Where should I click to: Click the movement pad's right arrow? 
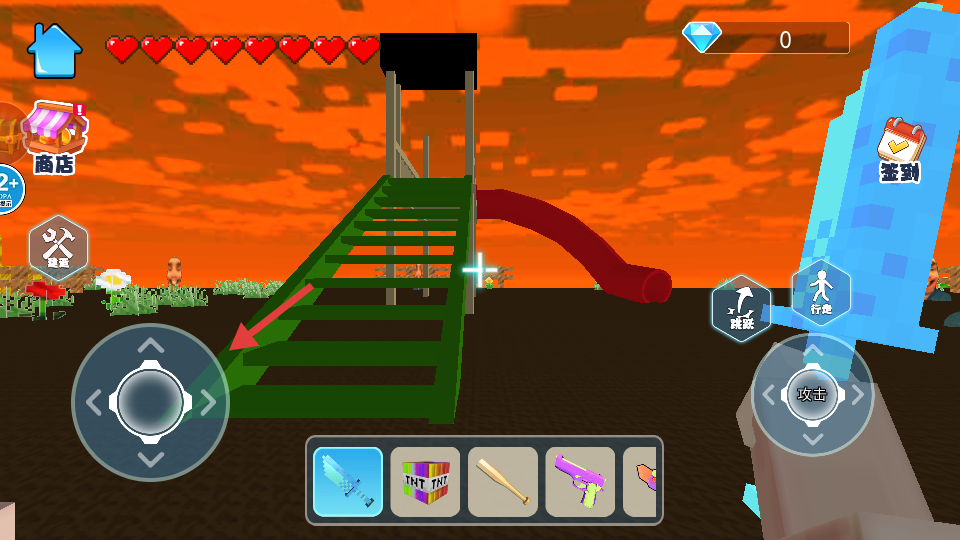tap(208, 402)
